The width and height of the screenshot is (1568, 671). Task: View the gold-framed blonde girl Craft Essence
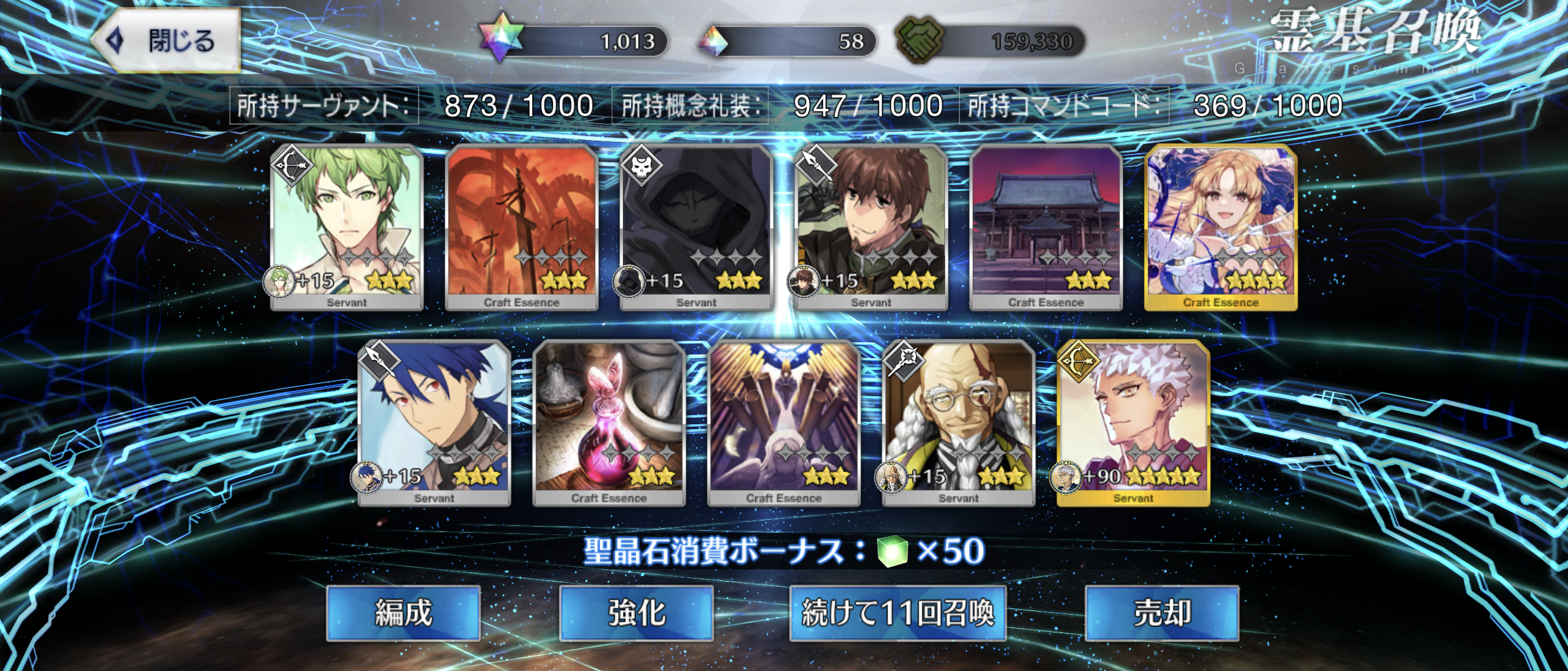click(1221, 227)
